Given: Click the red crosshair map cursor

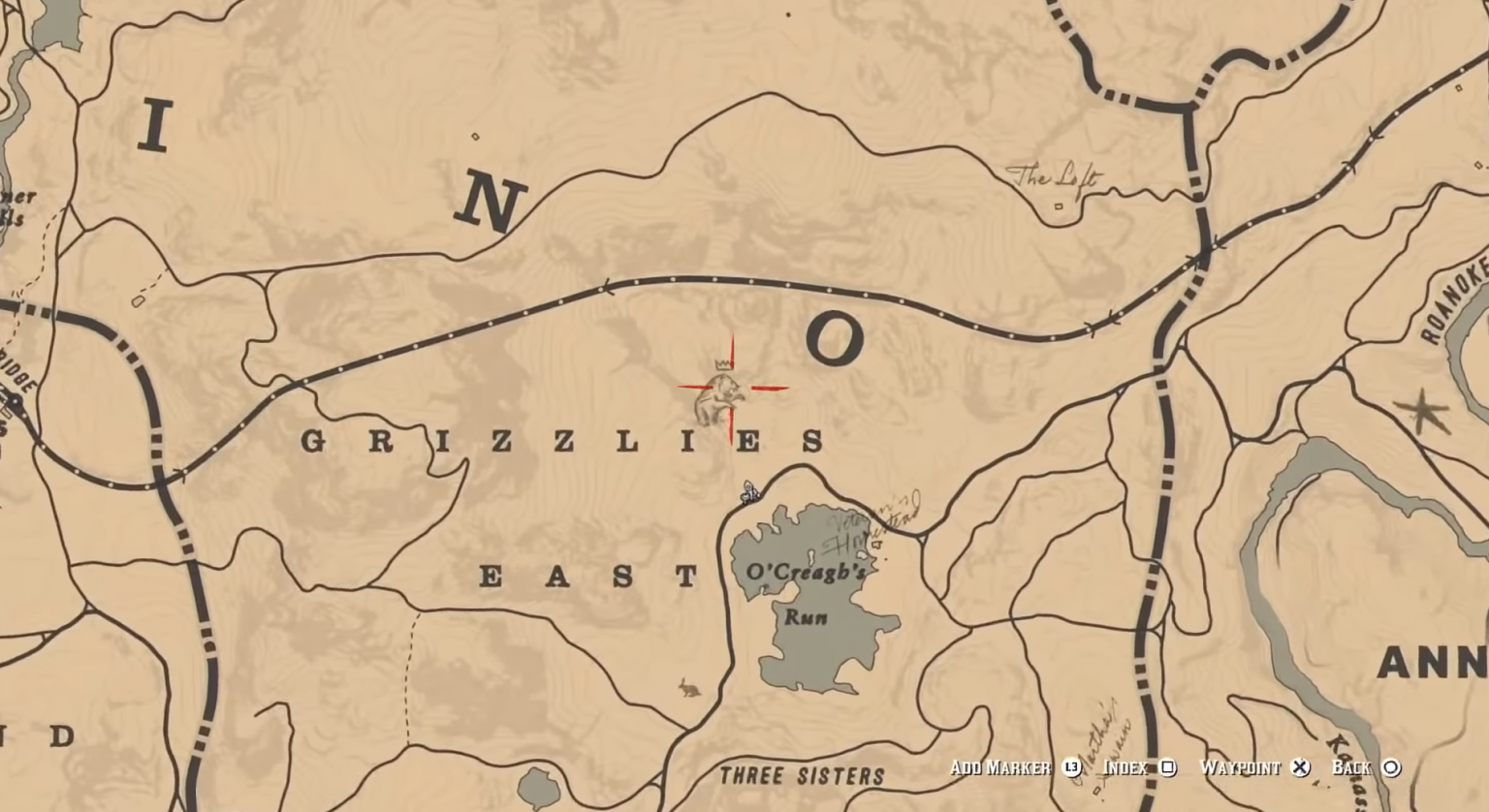Looking at the screenshot, I should [729, 389].
